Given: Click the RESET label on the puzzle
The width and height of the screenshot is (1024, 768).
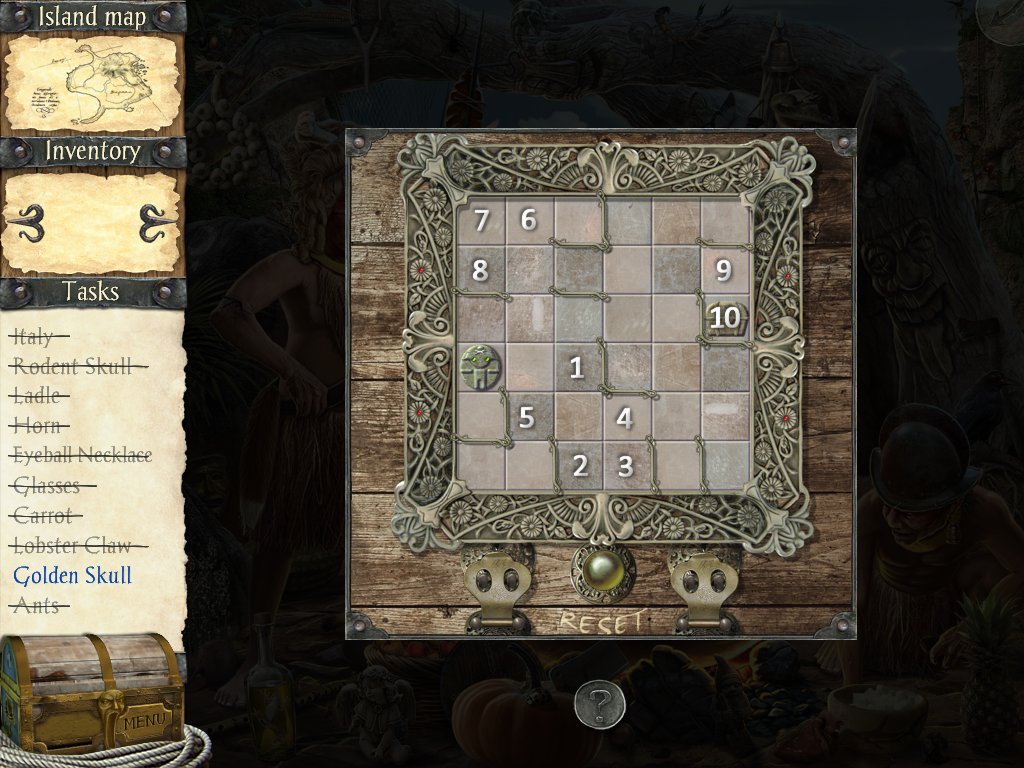Looking at the screenshot, I should click(x=601, y=622).
